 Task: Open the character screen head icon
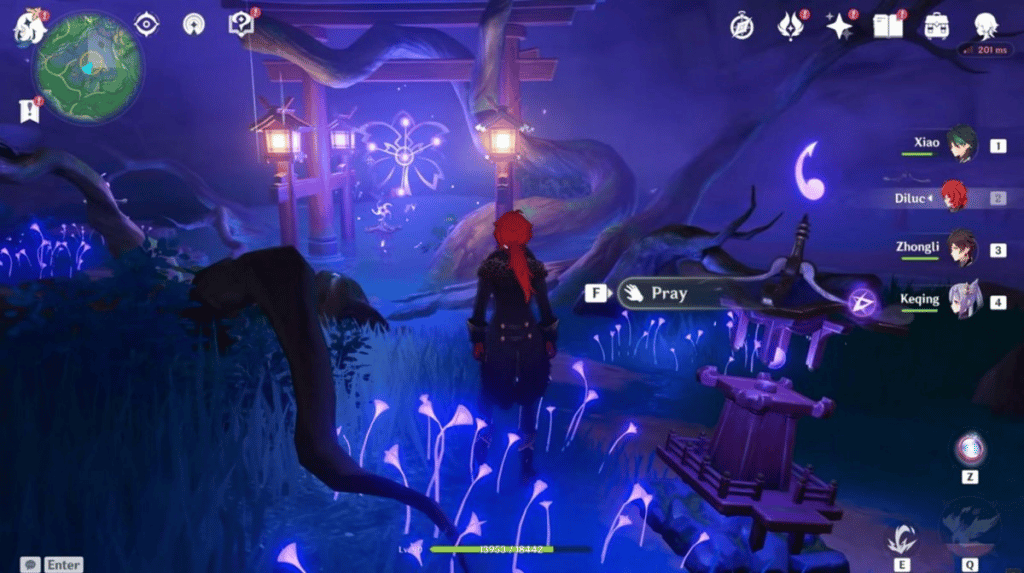[x=986, y=26]
